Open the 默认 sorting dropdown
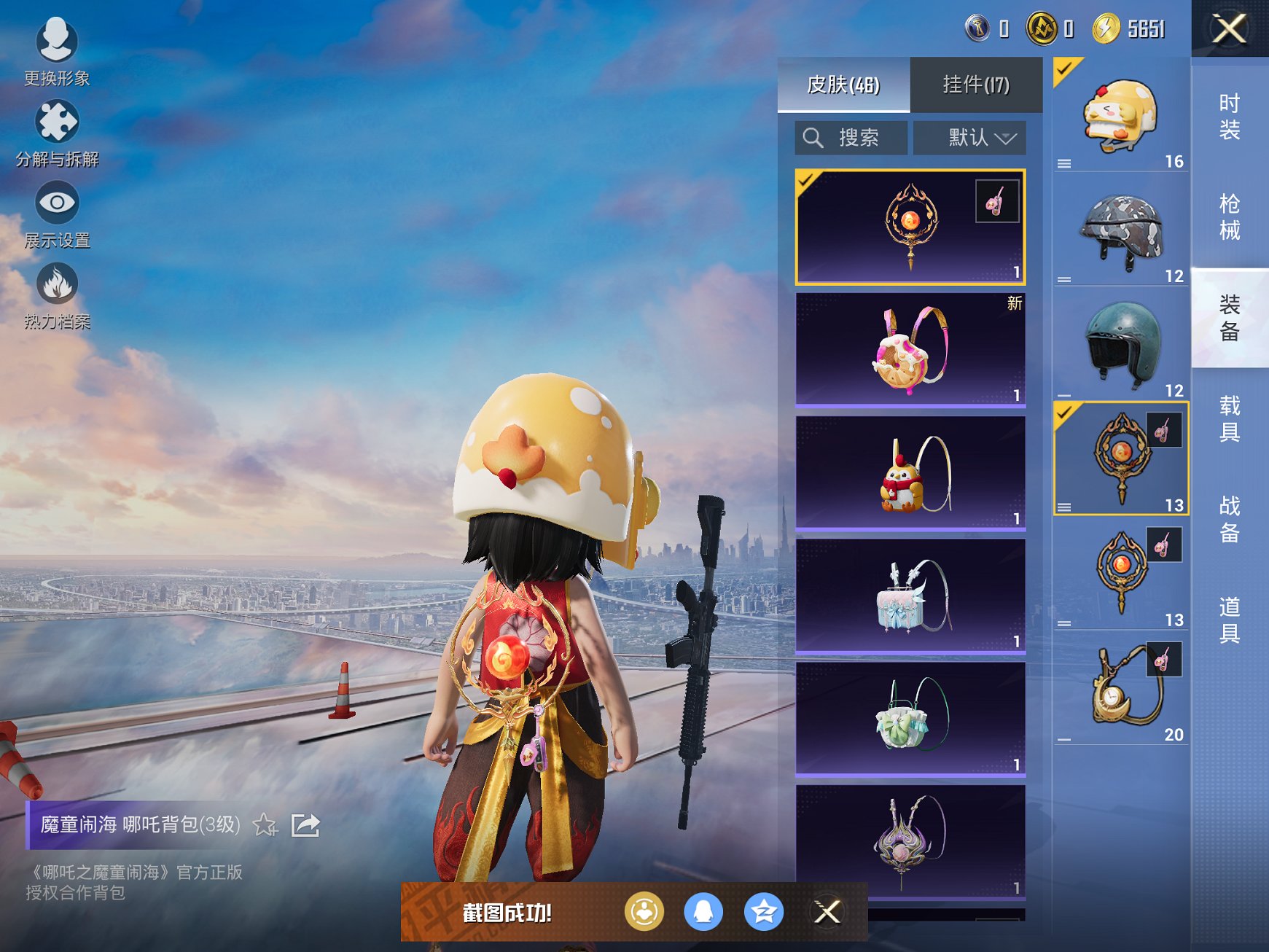Viewport: 1269px width, 952px height. coord(969,138)
